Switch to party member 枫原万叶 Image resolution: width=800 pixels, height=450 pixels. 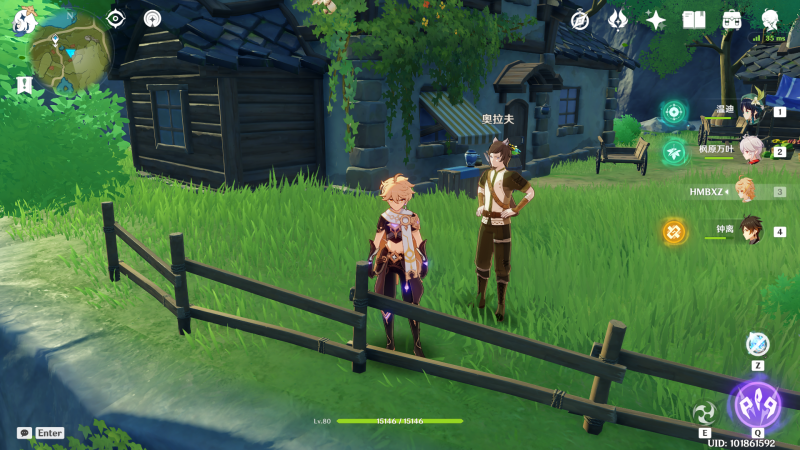[751, 151]
